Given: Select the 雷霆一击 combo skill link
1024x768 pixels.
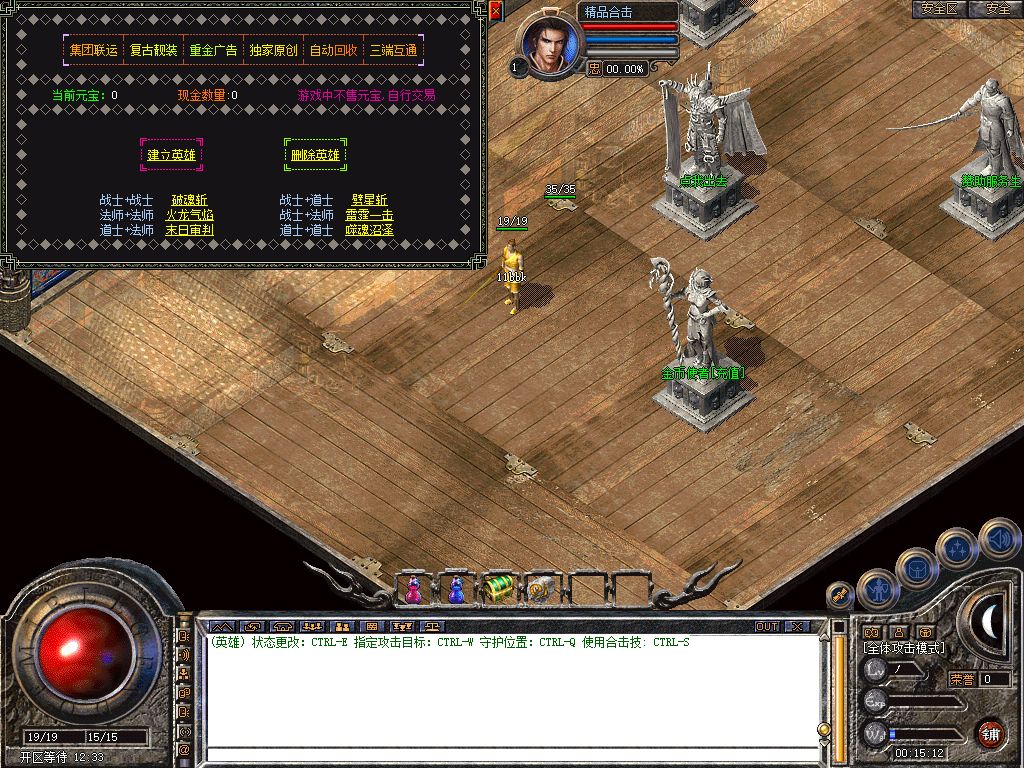Looking at the screenshot, I should coord(369,215).
